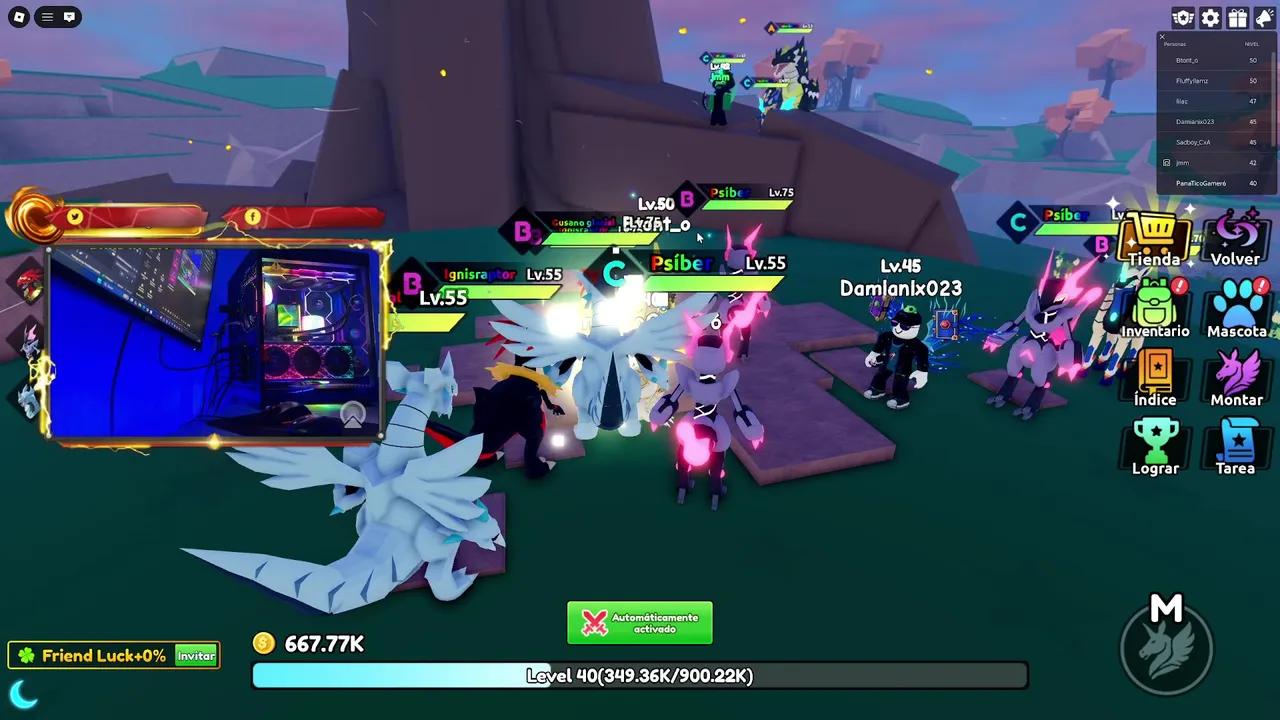Select the red dragon pet portrait

point(30,285)
